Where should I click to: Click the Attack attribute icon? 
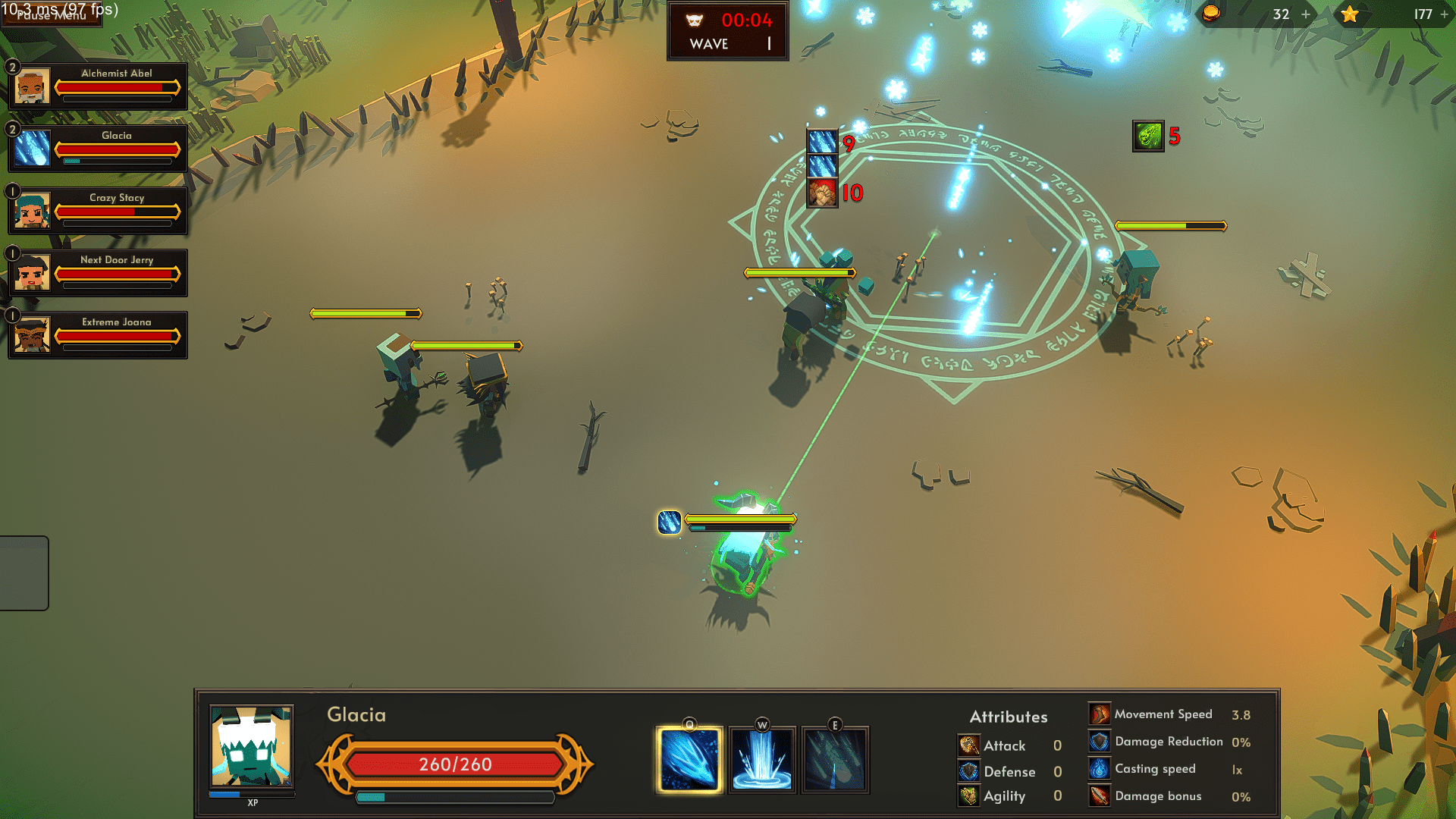[x=968, y=745]
